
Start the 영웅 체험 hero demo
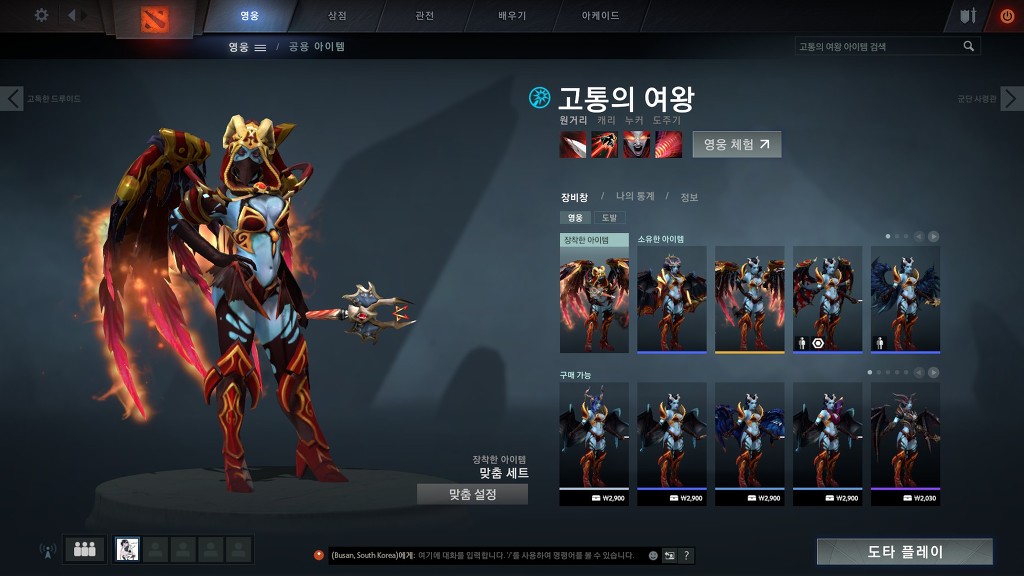click(x=737, y=144)
